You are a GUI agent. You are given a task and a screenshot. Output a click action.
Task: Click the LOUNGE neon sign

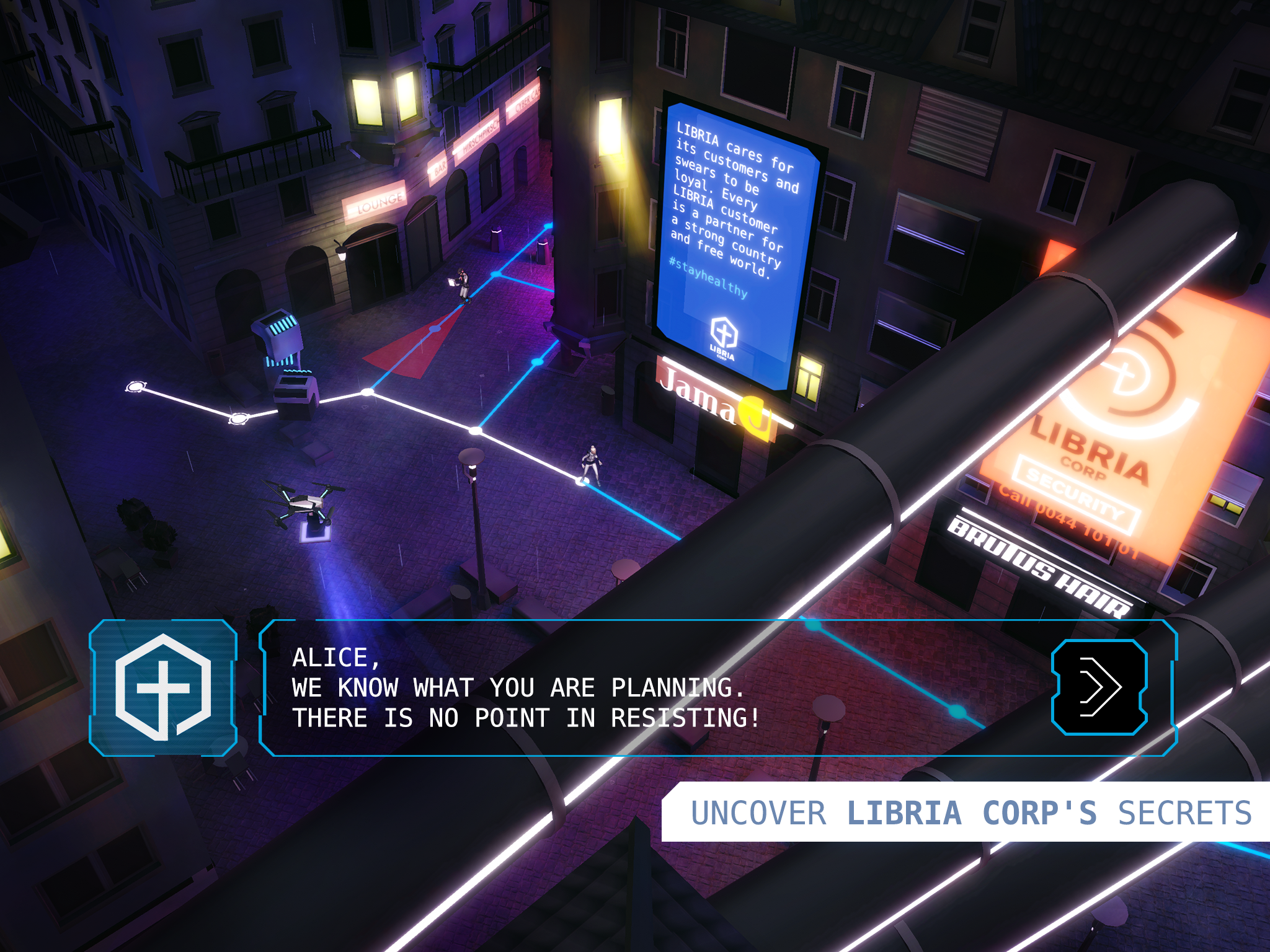click(x=379, y=200)
